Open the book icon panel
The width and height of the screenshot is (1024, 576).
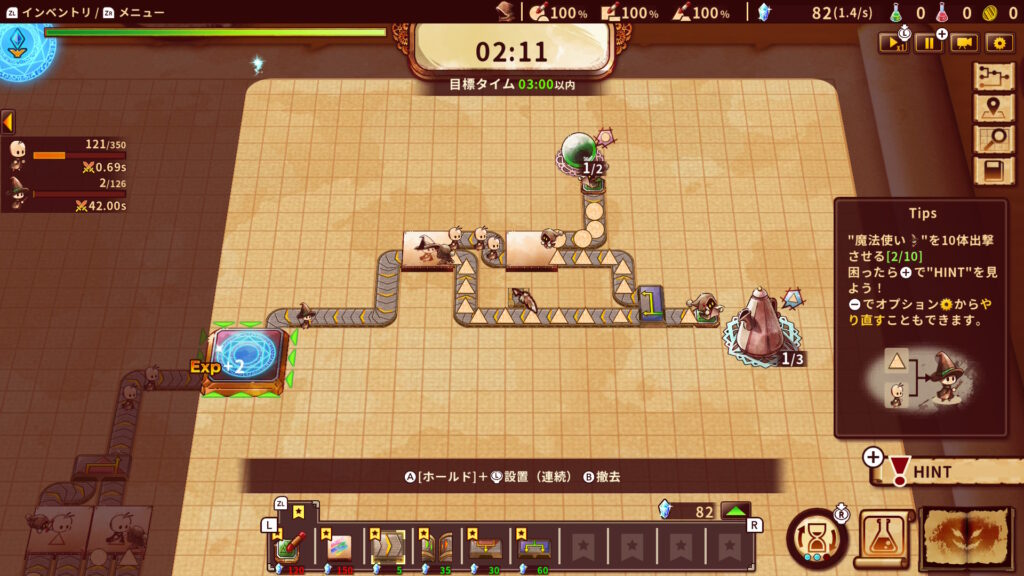tap(993, 171)
